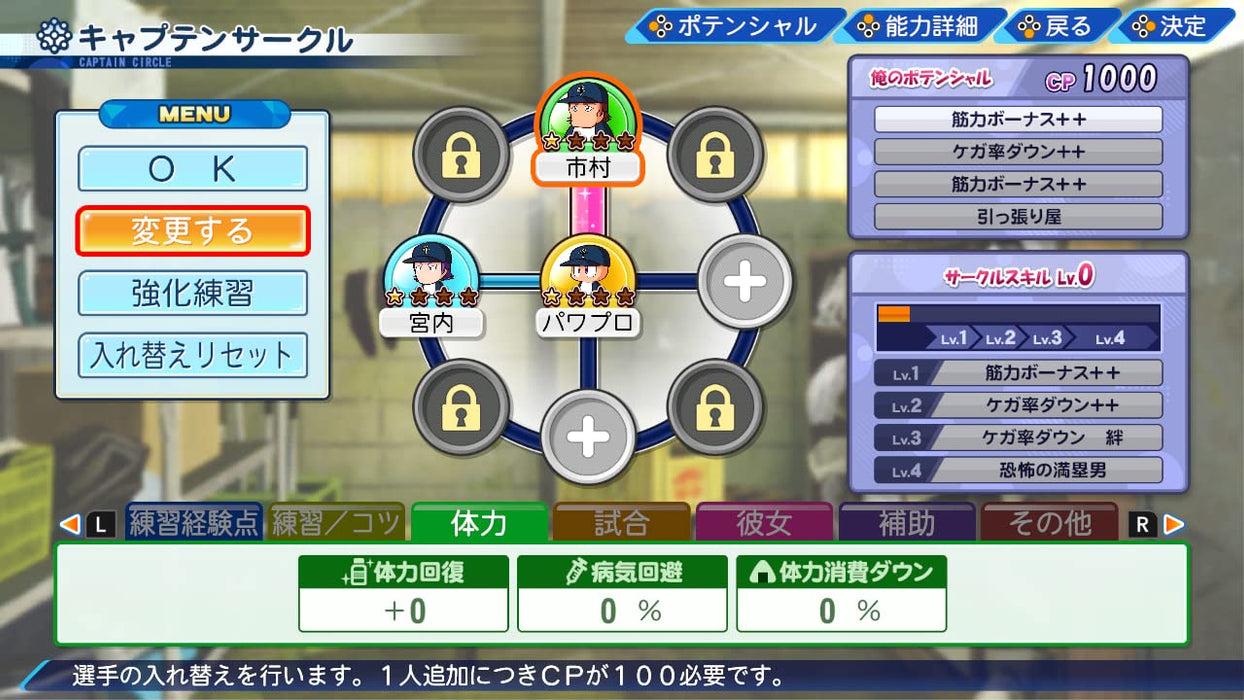Open the 強化練習 menu option
1244x700 pixels.
click(192, 293)
